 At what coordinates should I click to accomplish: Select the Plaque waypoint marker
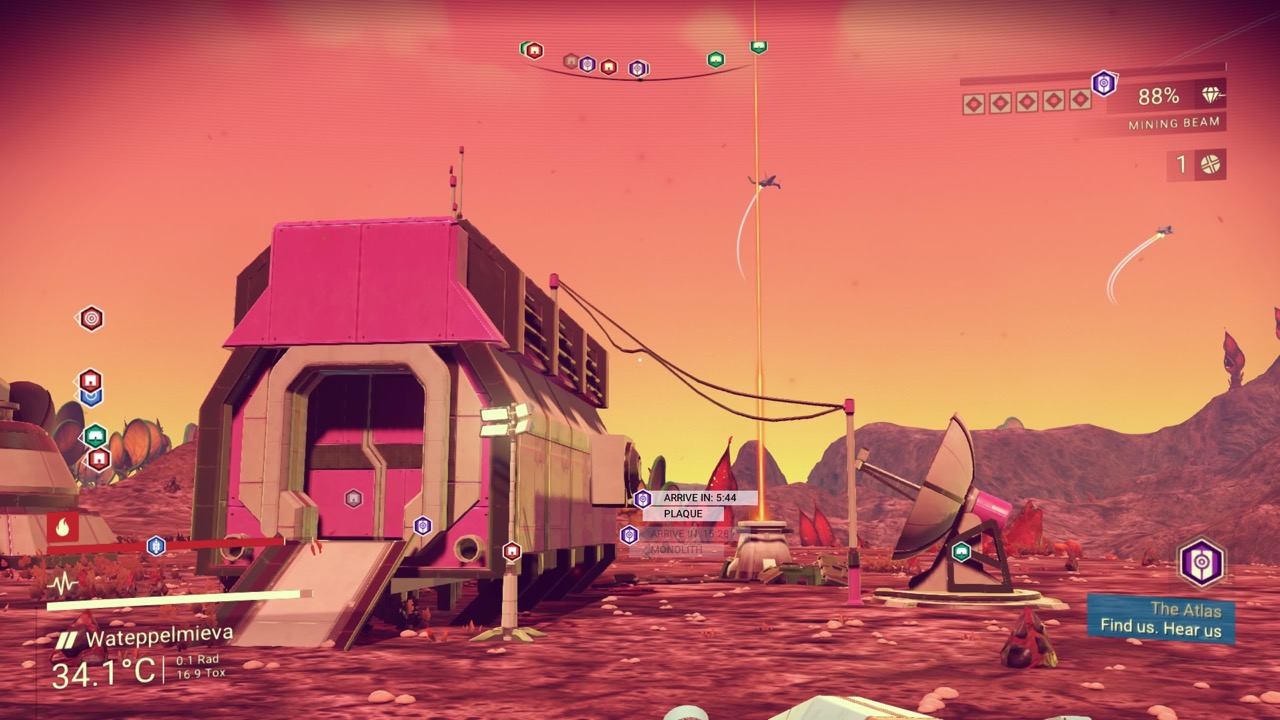tap(643, 499)
